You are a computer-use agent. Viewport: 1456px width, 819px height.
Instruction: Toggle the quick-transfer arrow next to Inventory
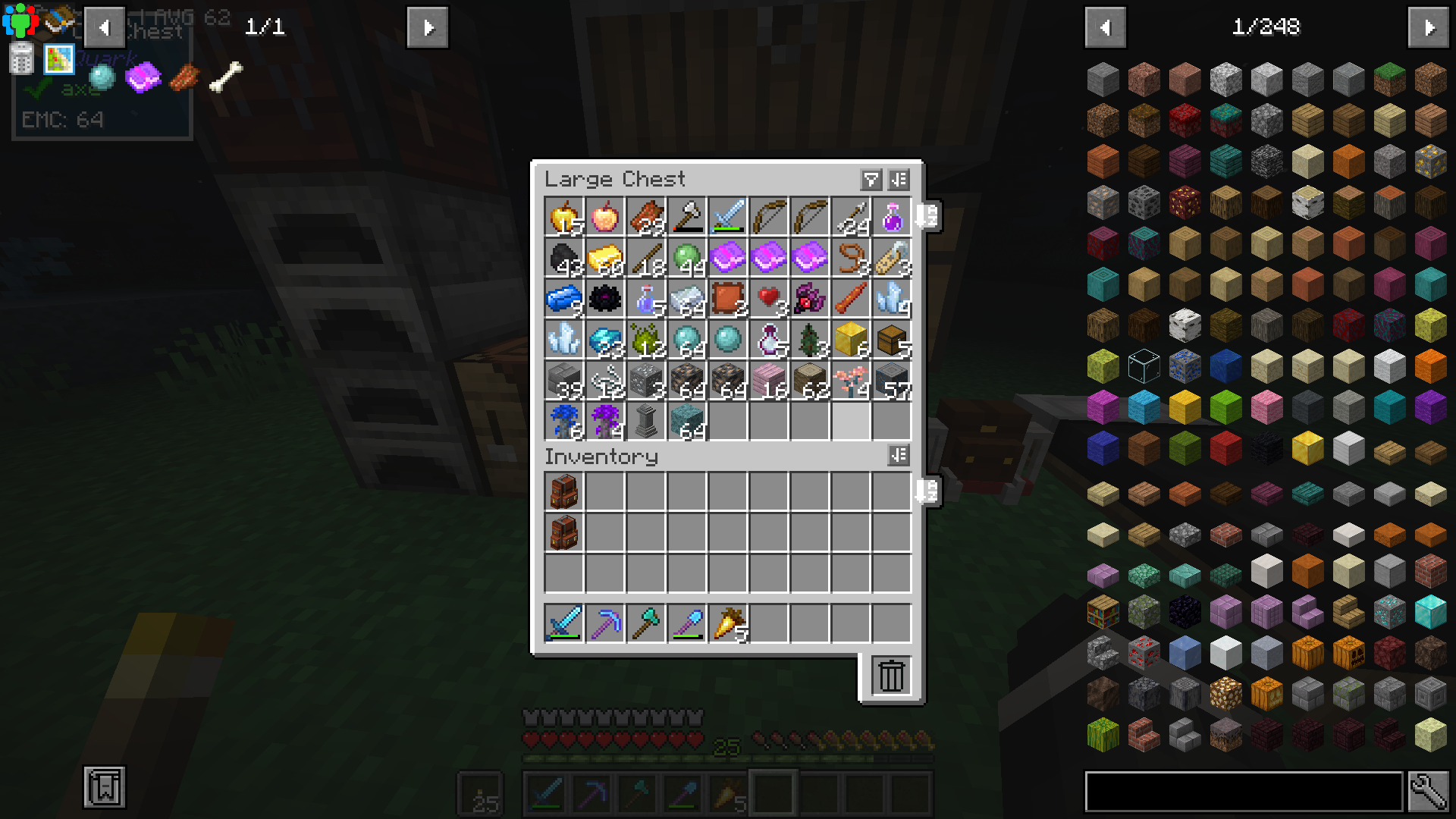tap(927, 491)
